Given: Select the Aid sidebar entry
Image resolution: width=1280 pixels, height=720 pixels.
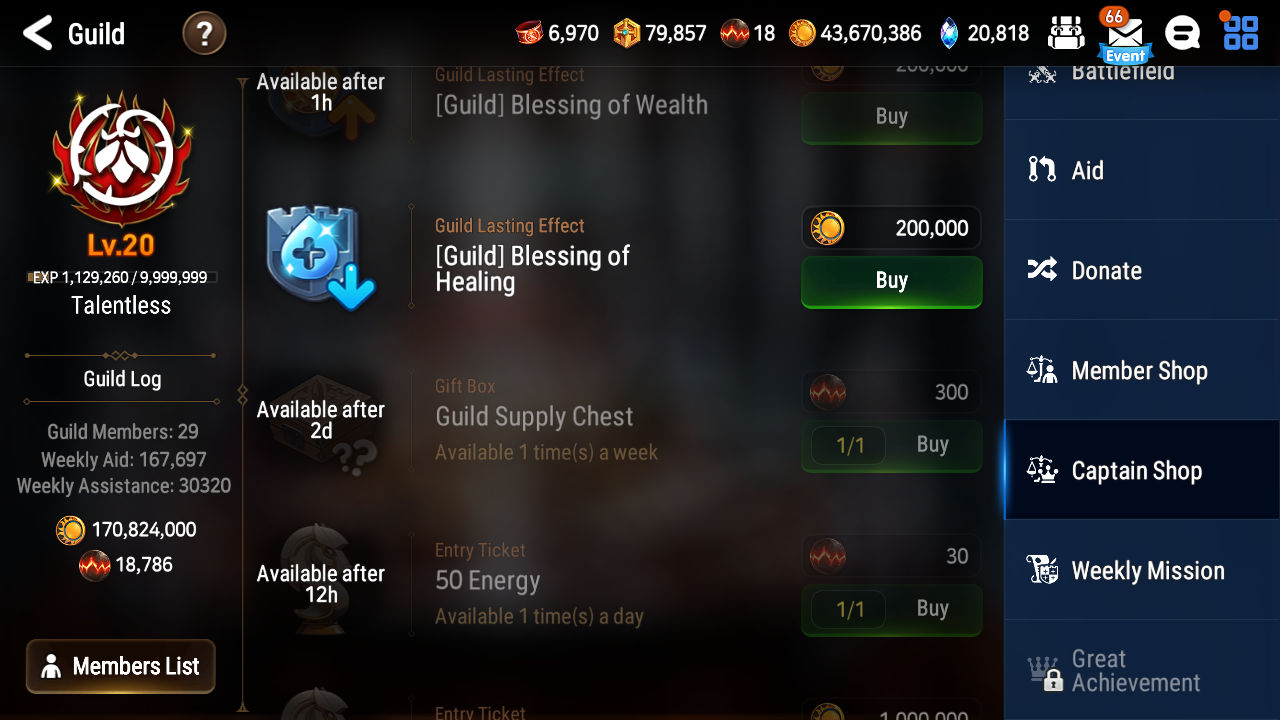Looking at the screenshot, I should tap(1140, 170).
